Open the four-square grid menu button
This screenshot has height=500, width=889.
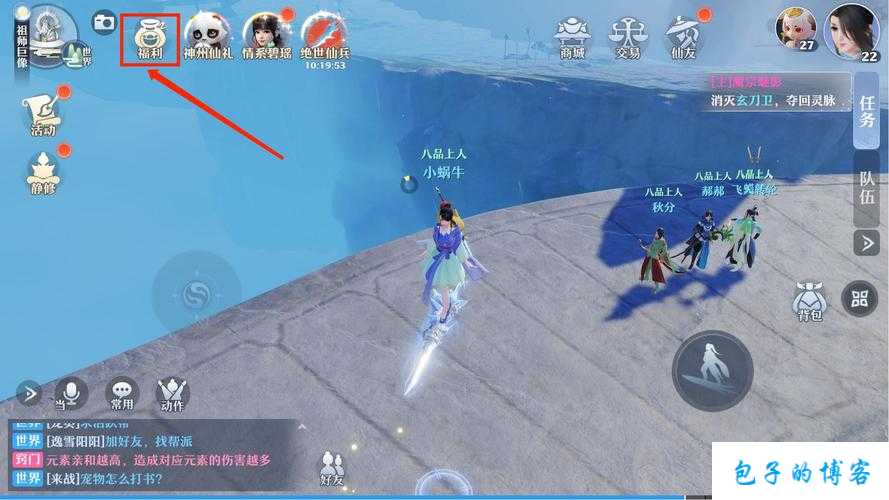859,296
